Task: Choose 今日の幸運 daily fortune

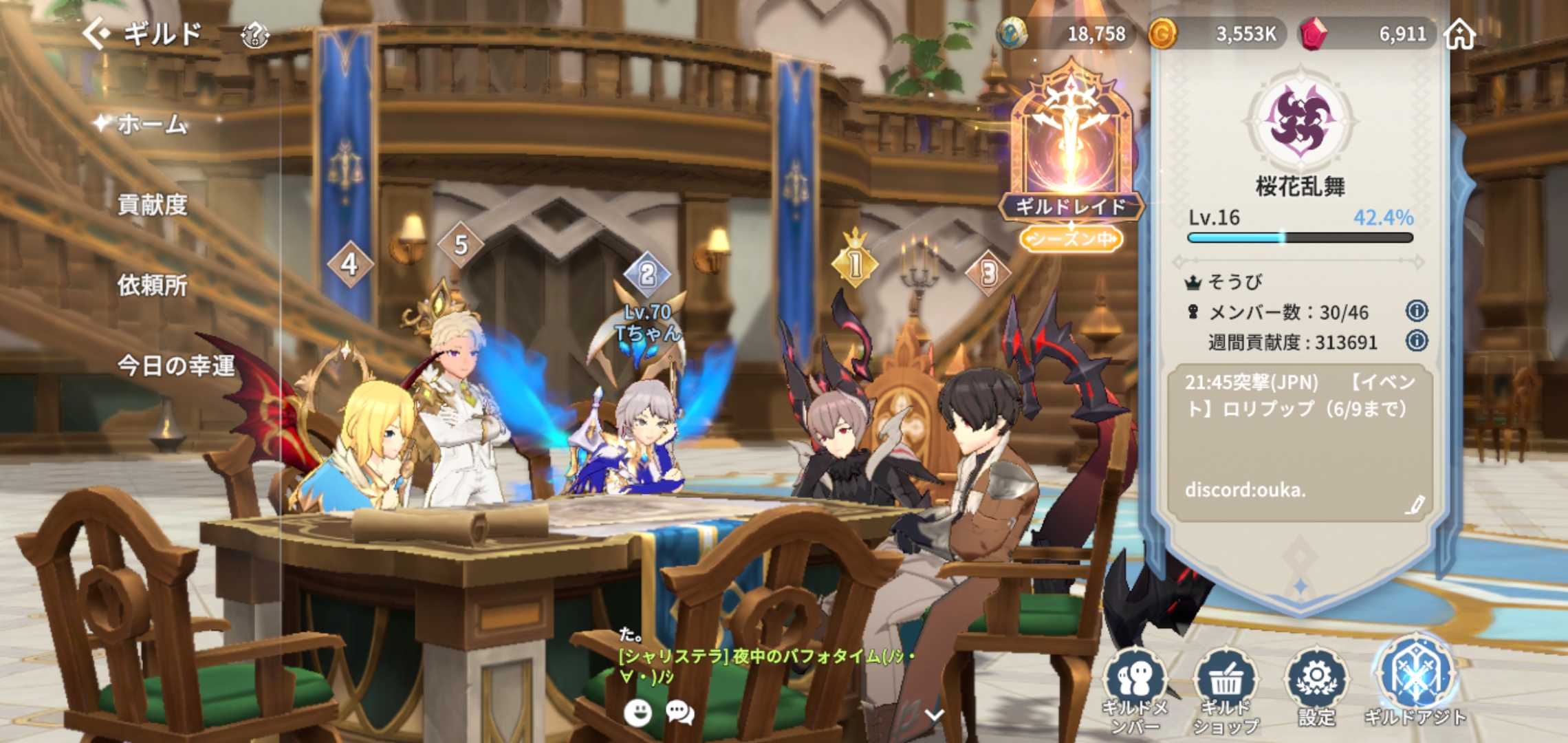Action: 176,365
